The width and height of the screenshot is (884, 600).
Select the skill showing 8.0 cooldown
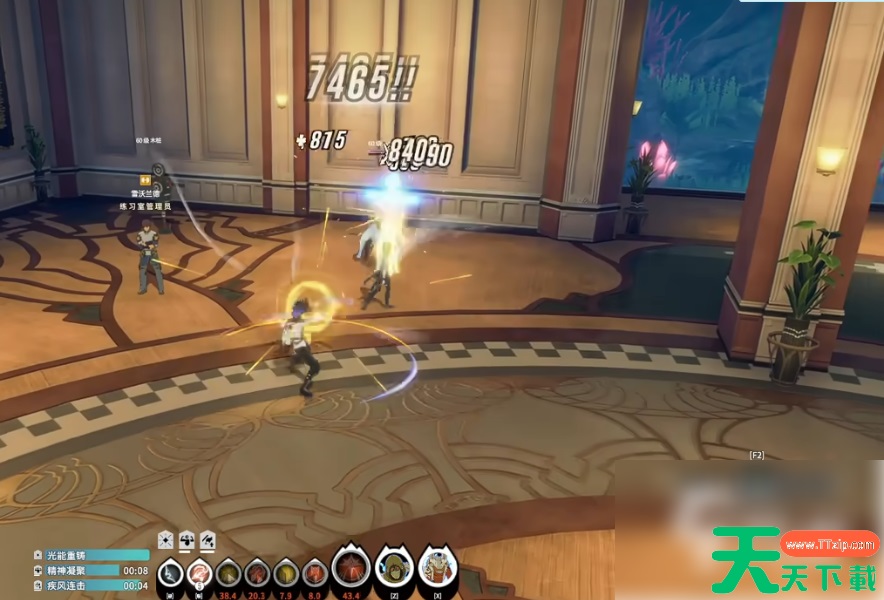314,573
